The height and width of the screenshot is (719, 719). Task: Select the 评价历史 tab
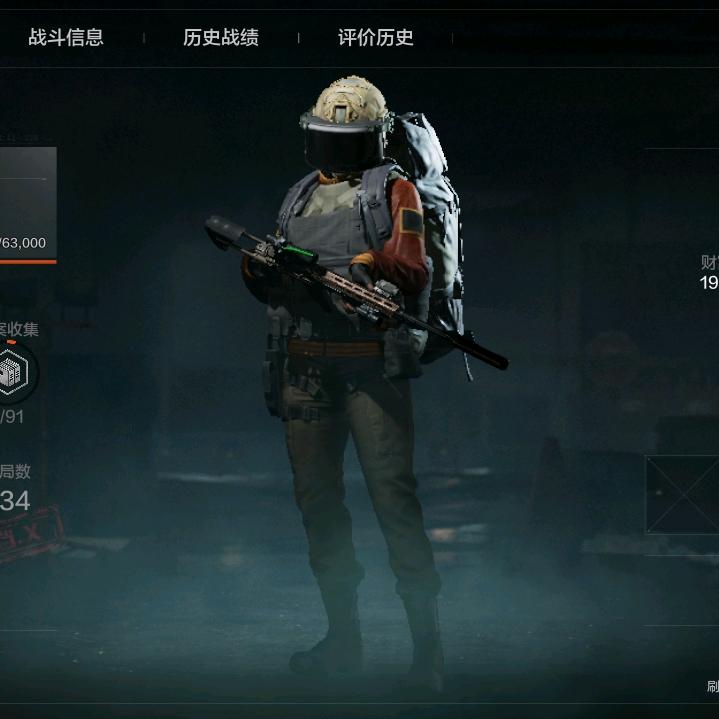[375, 38]
